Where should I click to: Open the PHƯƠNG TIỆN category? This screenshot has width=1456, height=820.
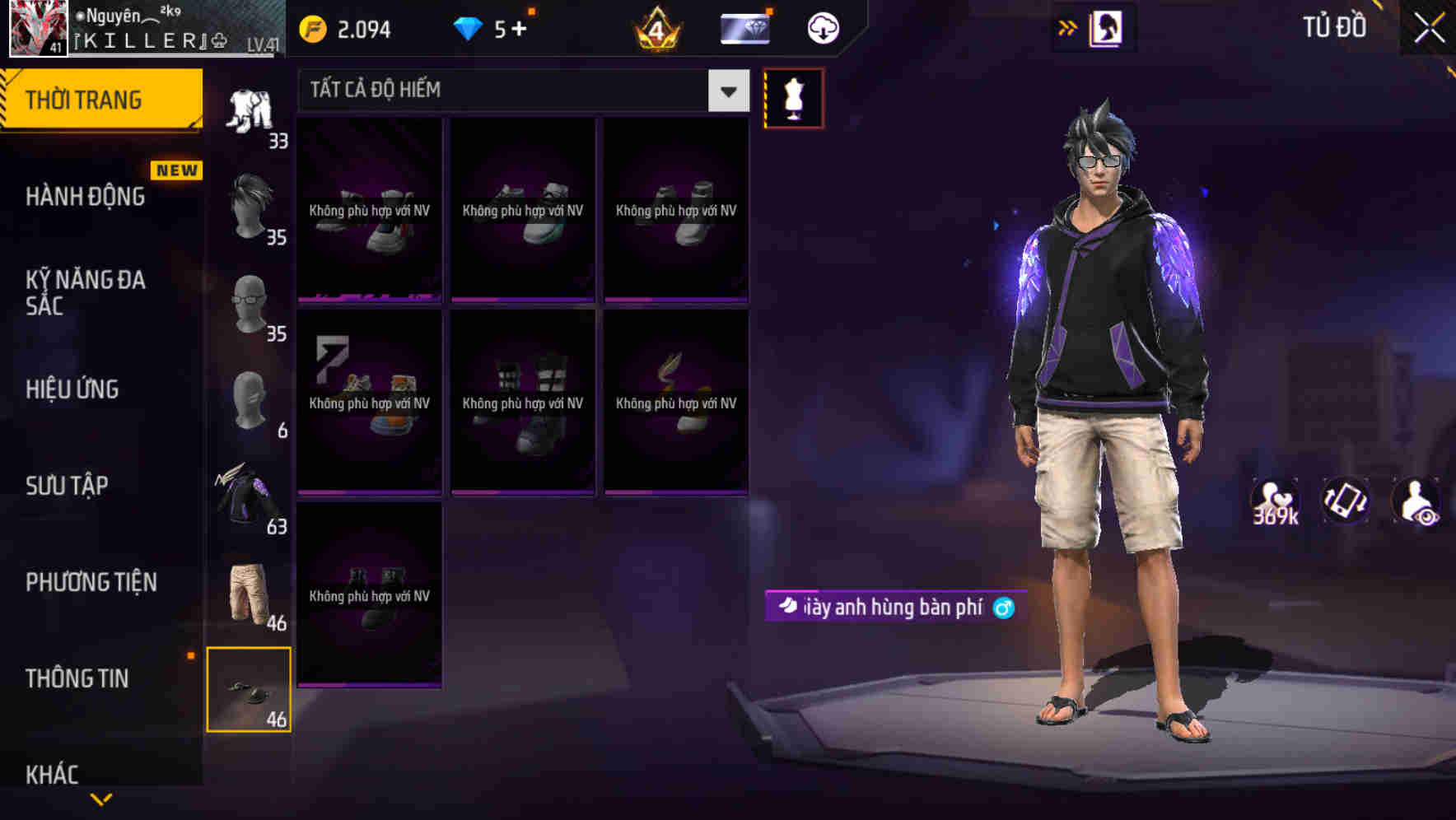(x=91, y=582)
